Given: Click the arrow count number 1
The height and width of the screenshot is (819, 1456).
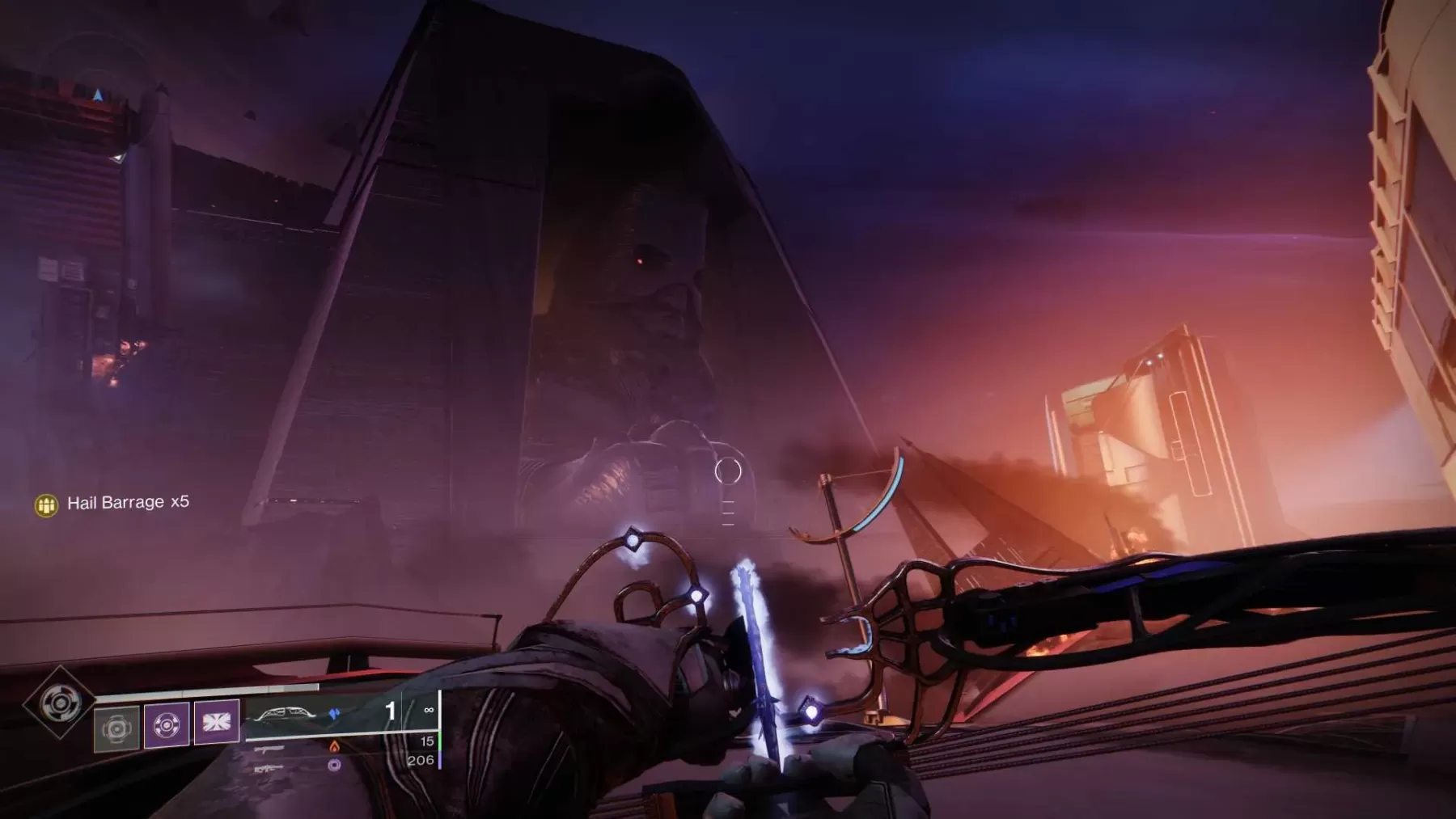Looking at the screenshot, I should coord(391,710).
